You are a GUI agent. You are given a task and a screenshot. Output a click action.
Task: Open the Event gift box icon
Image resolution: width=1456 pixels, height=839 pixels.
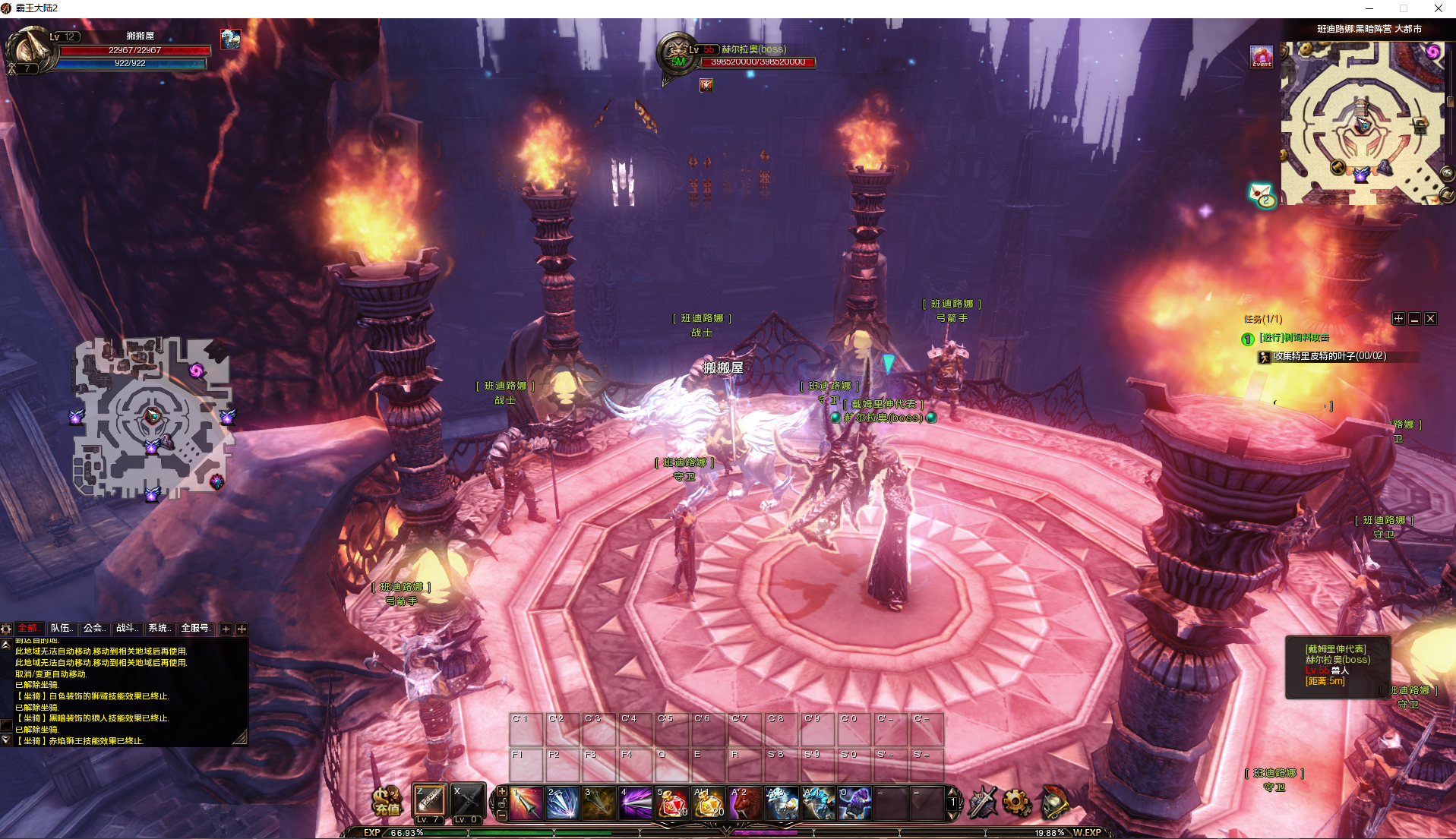tap(1262, 56)
